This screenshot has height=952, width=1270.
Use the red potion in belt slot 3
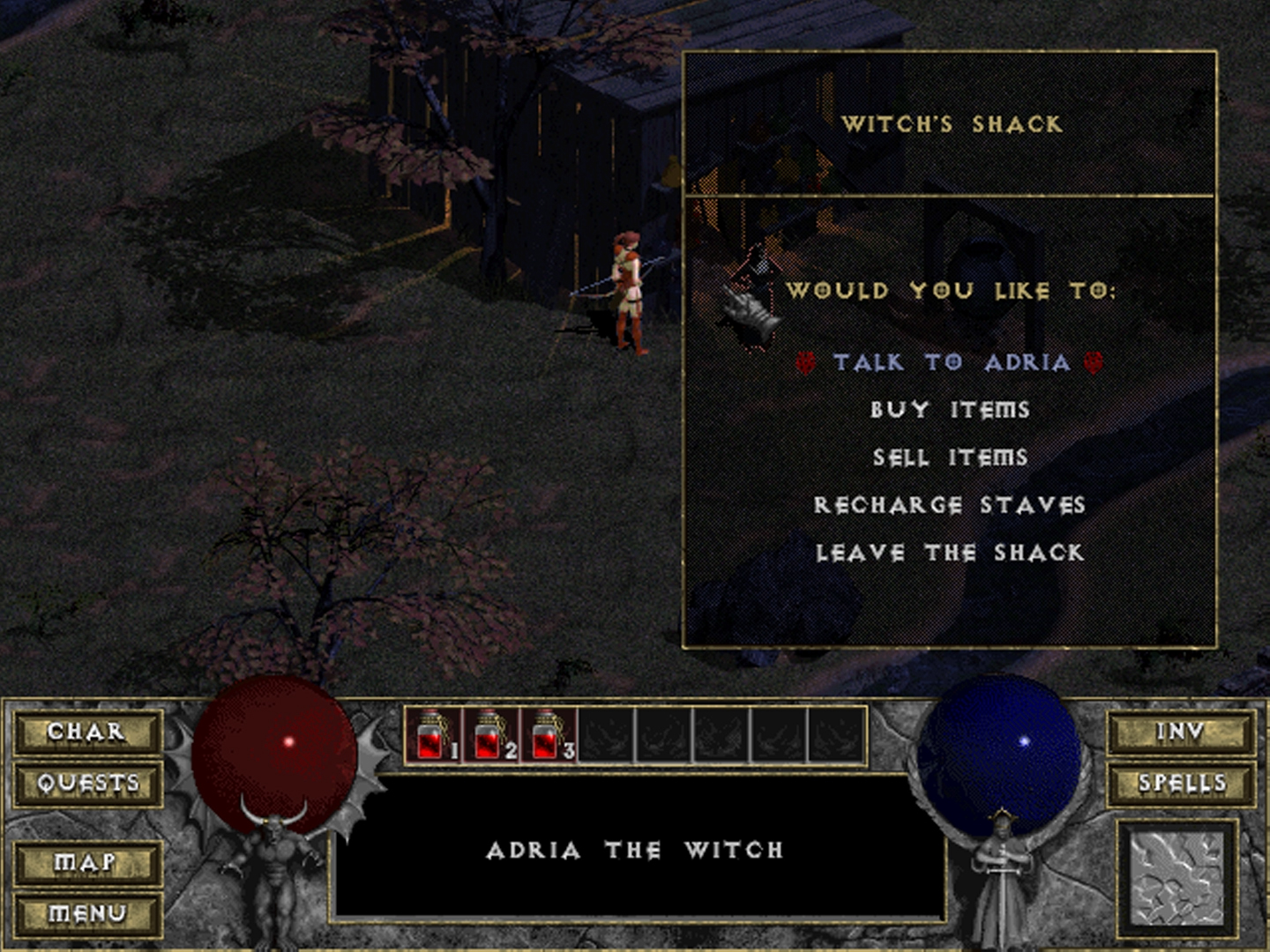548,735
